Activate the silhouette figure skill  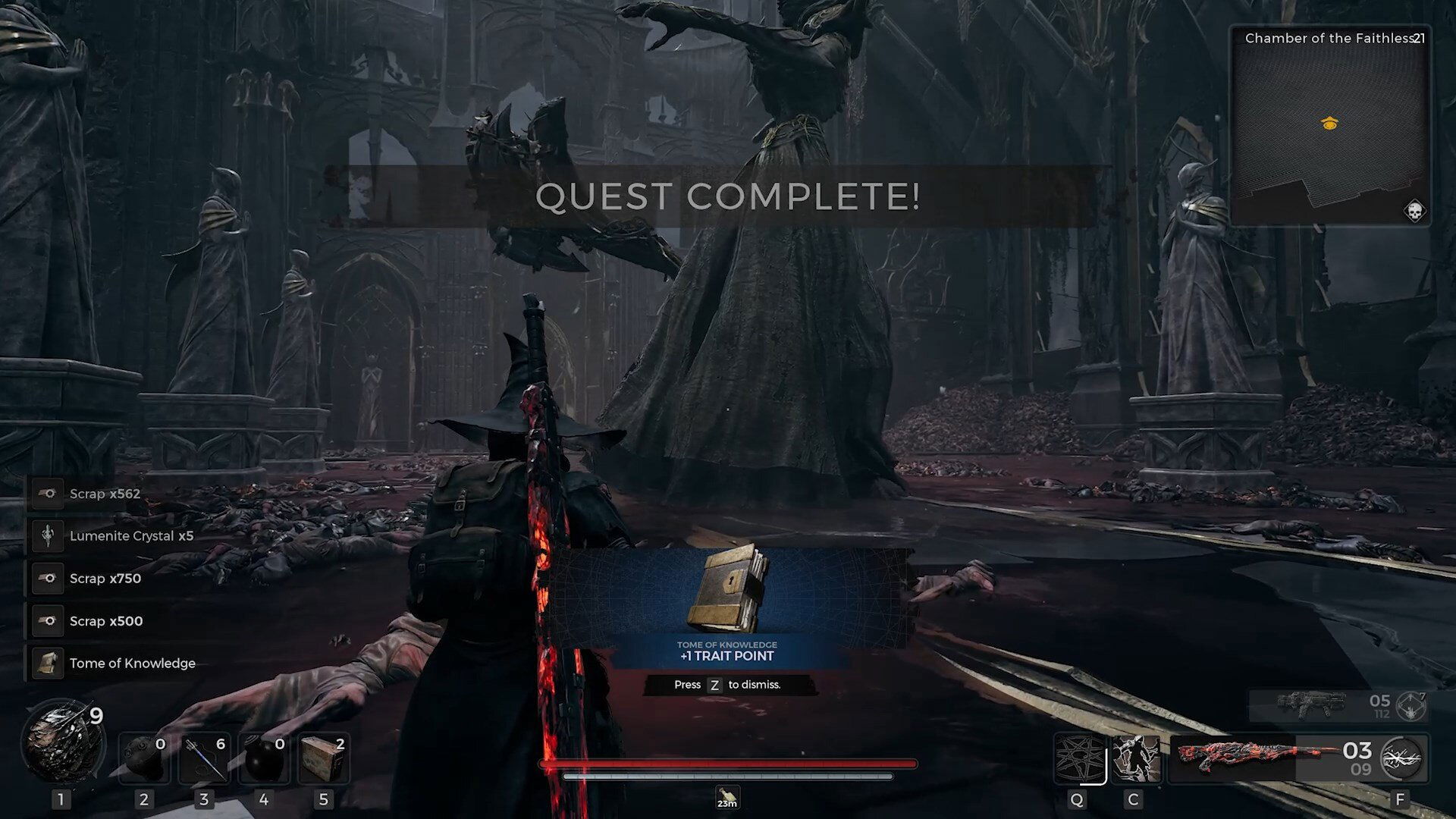coord(1136,758)
